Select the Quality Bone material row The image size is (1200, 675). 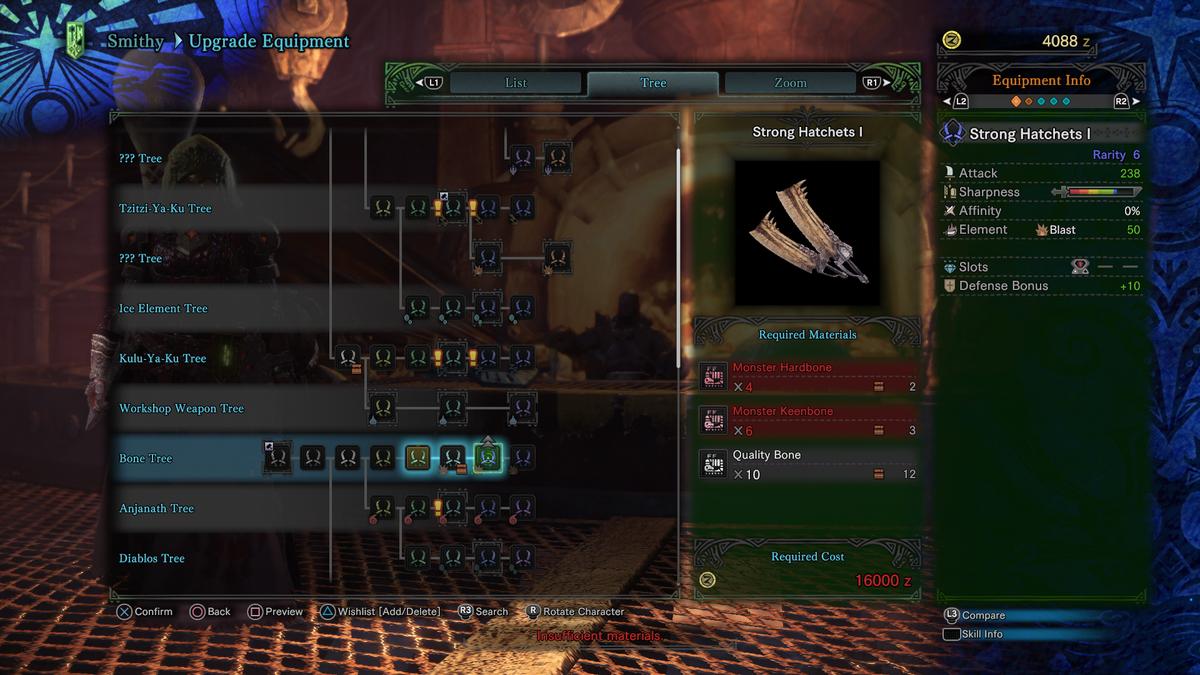point(808,464)
